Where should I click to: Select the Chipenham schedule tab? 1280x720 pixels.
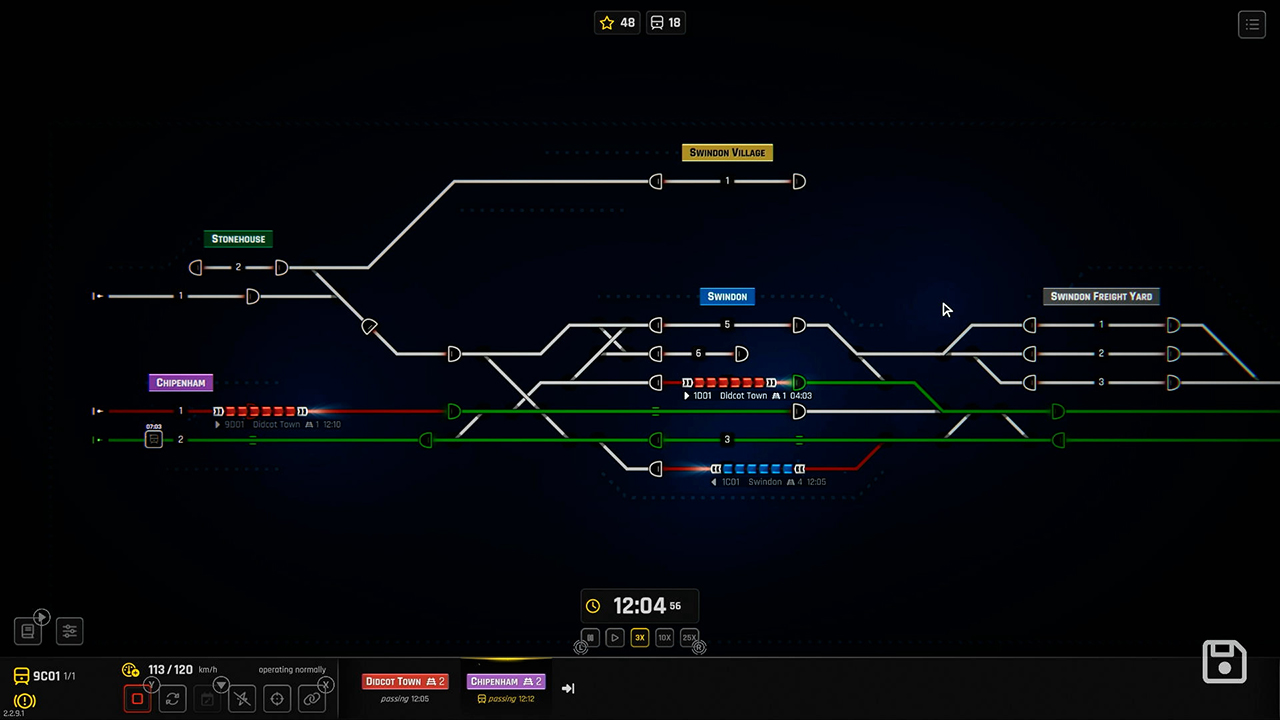pos(506,681)
